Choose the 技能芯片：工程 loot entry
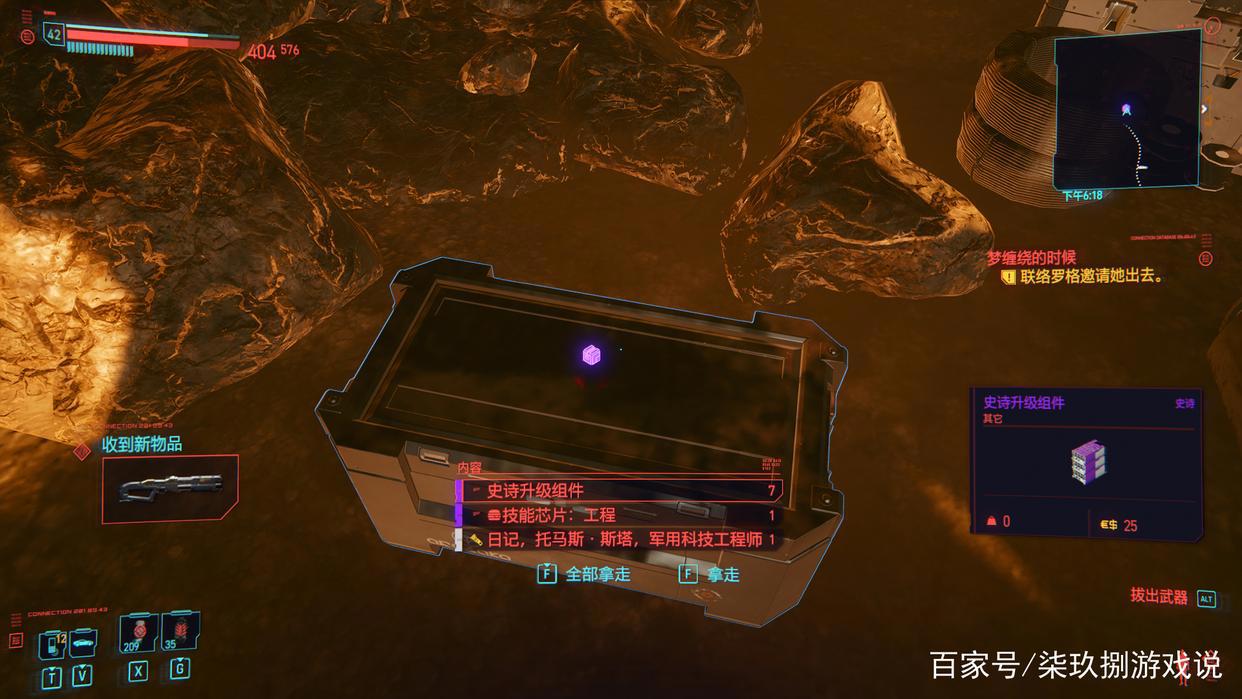Image resolution: width=1242 pixels, height=699 pixels. pos(618,515)
